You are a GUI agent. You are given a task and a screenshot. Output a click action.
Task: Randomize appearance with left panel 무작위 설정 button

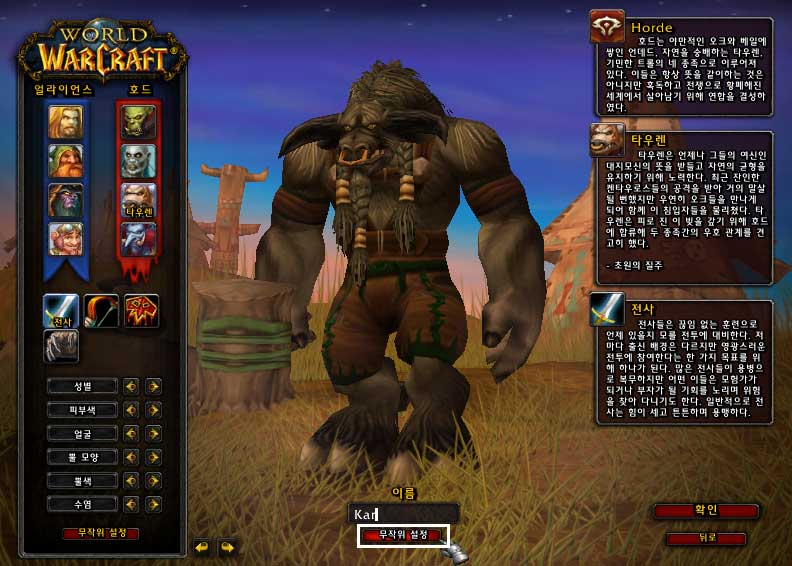(x=101, y=533)
